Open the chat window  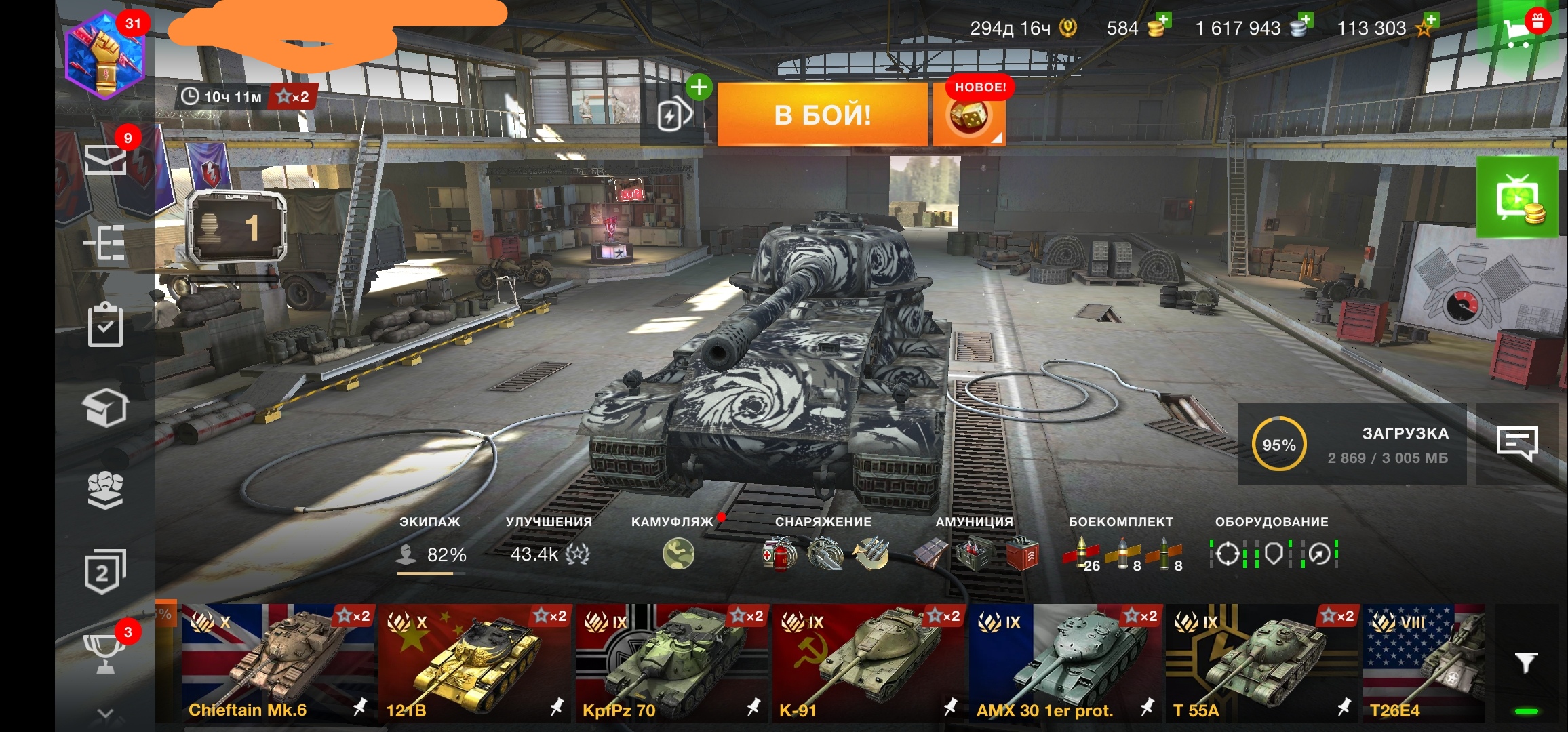coord(1516,444)
